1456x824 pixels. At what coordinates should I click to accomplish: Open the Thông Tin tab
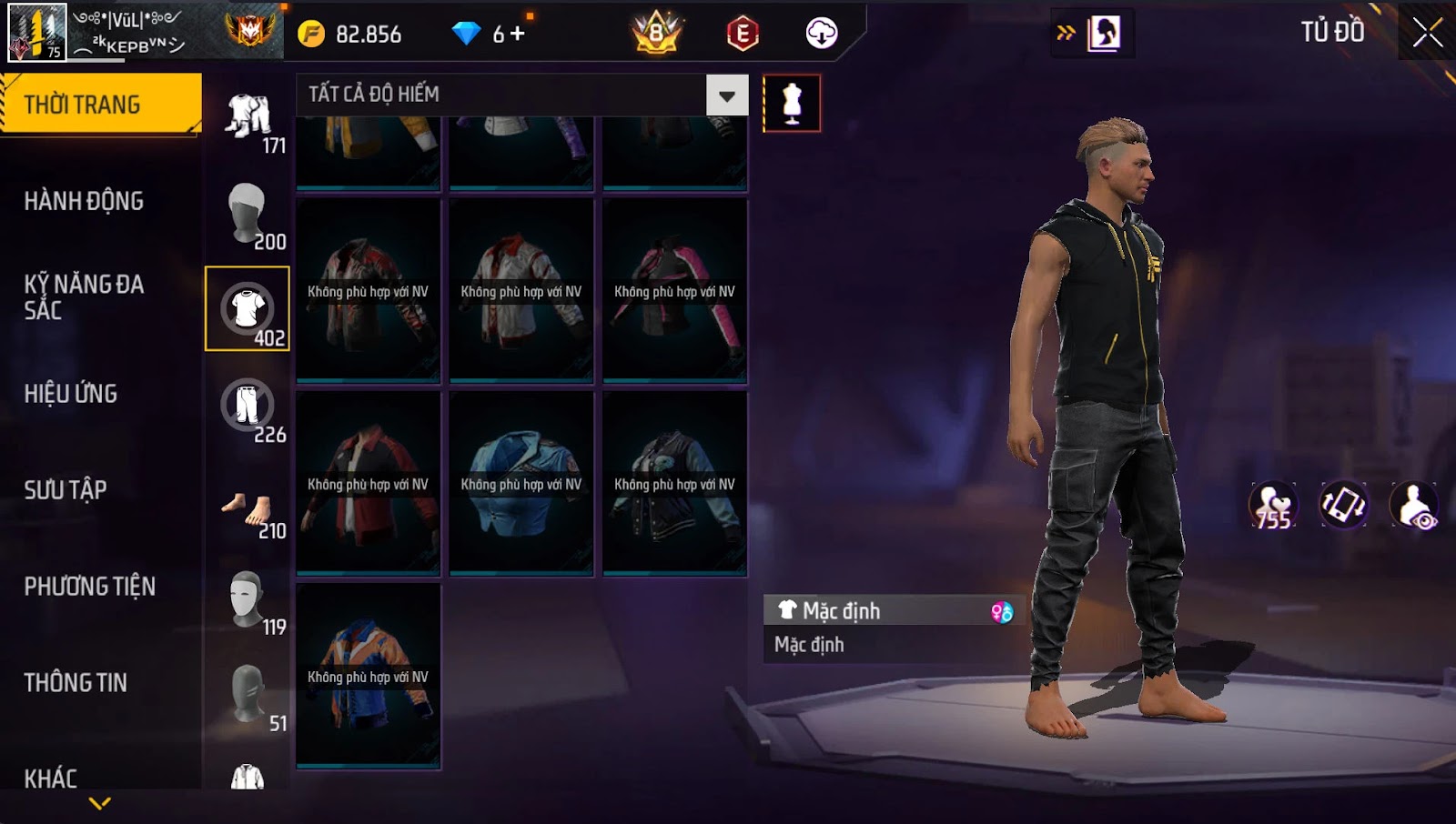[x=76, y=683]
